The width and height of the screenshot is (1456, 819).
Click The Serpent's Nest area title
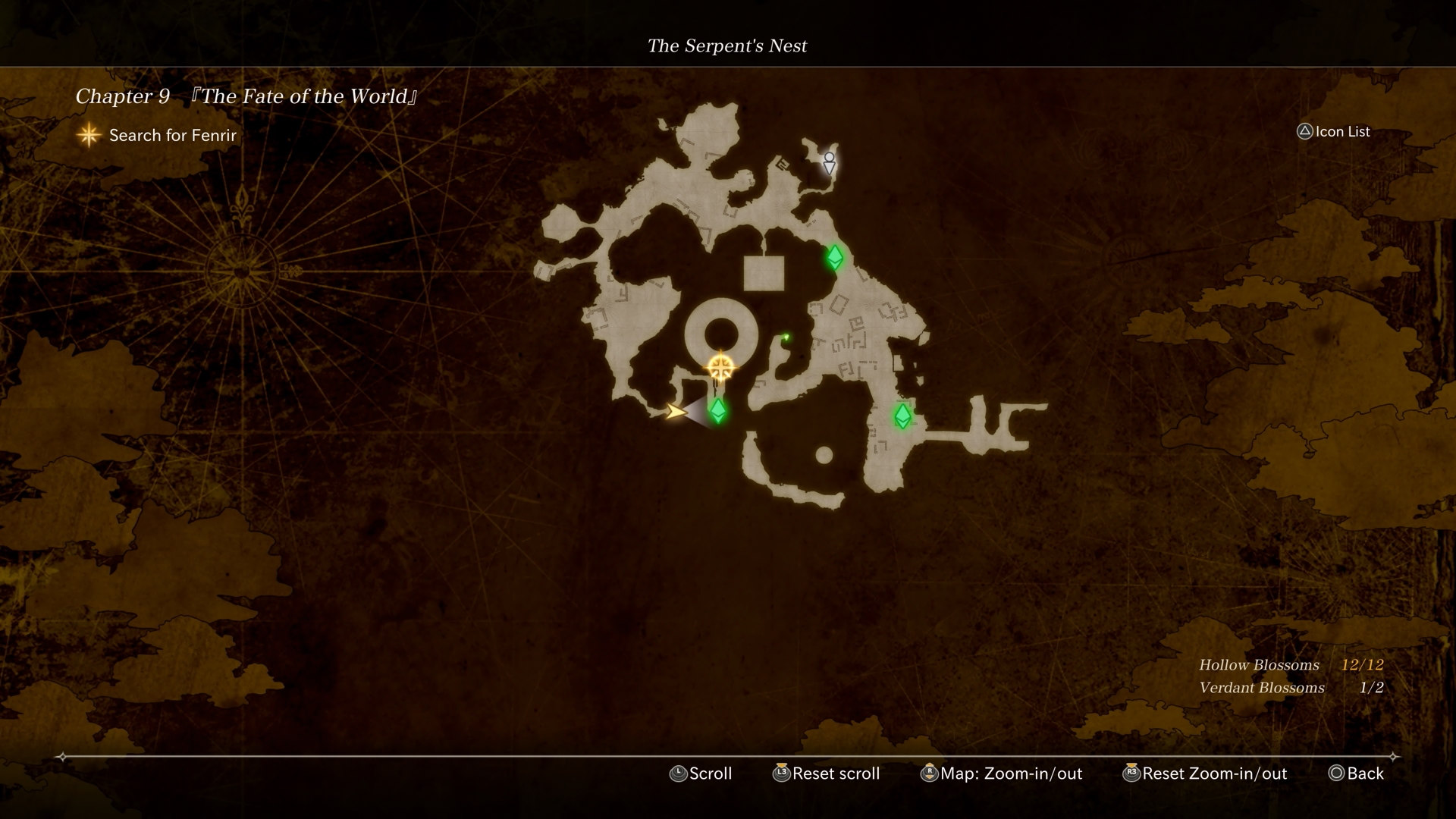pyautogui.click(x=727, y=45)
